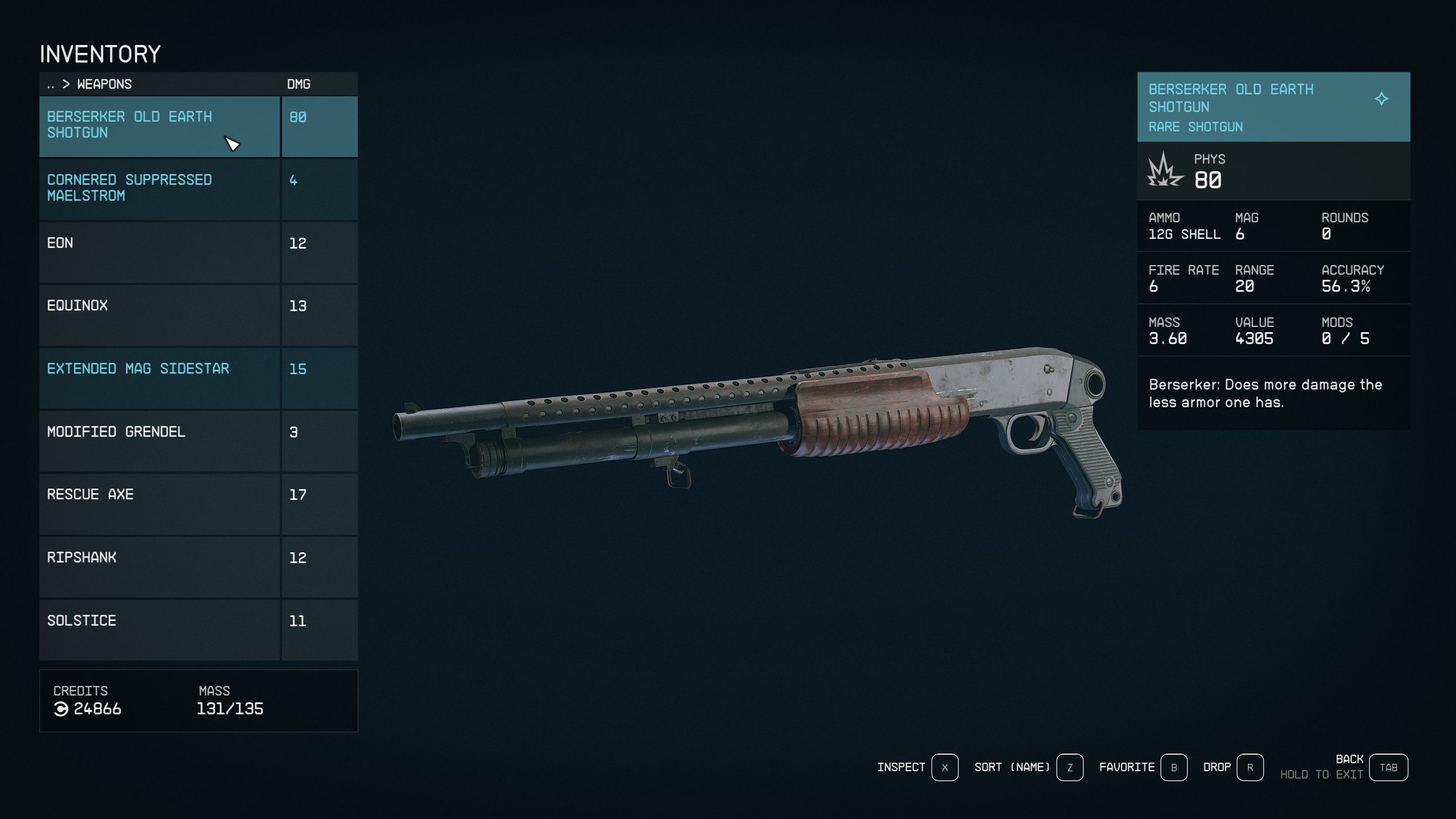Select the Solstice weapon row
This screenshot has width=1456, height=819.
pyautogui.click(x=159, y=630)
